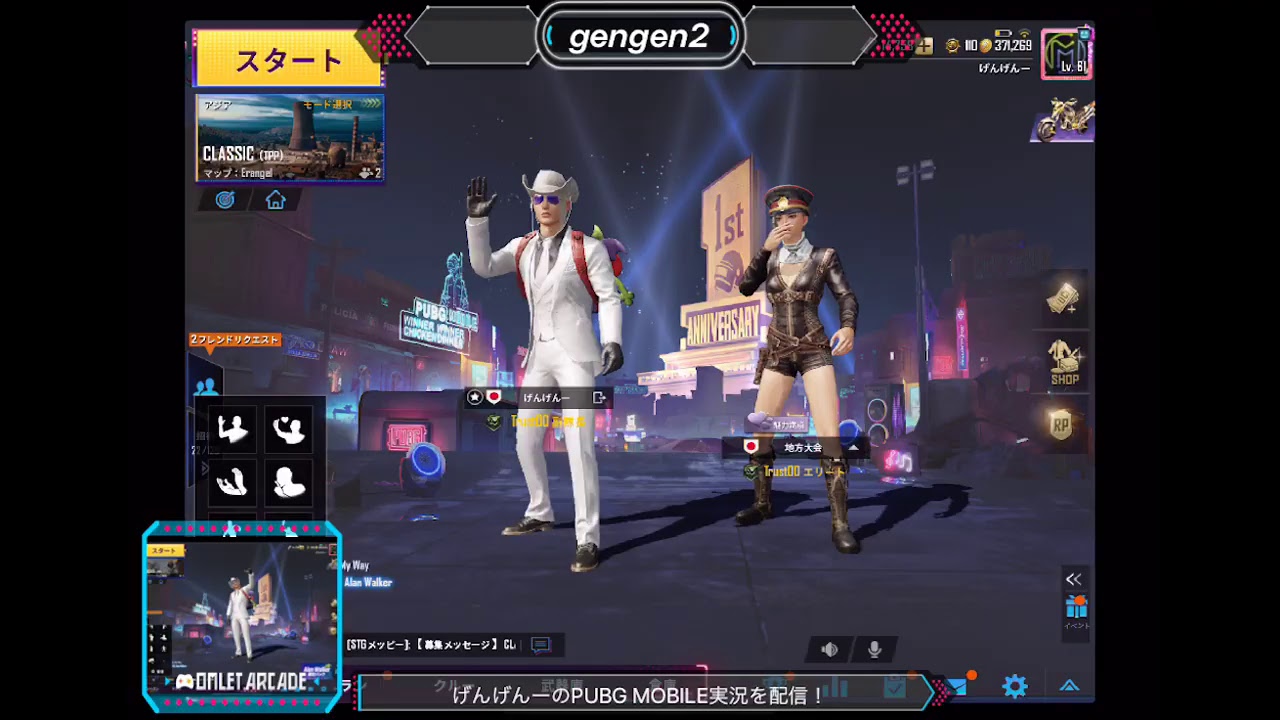Click the upward arrow chevron at bottom right

(x=1068, y=686)
